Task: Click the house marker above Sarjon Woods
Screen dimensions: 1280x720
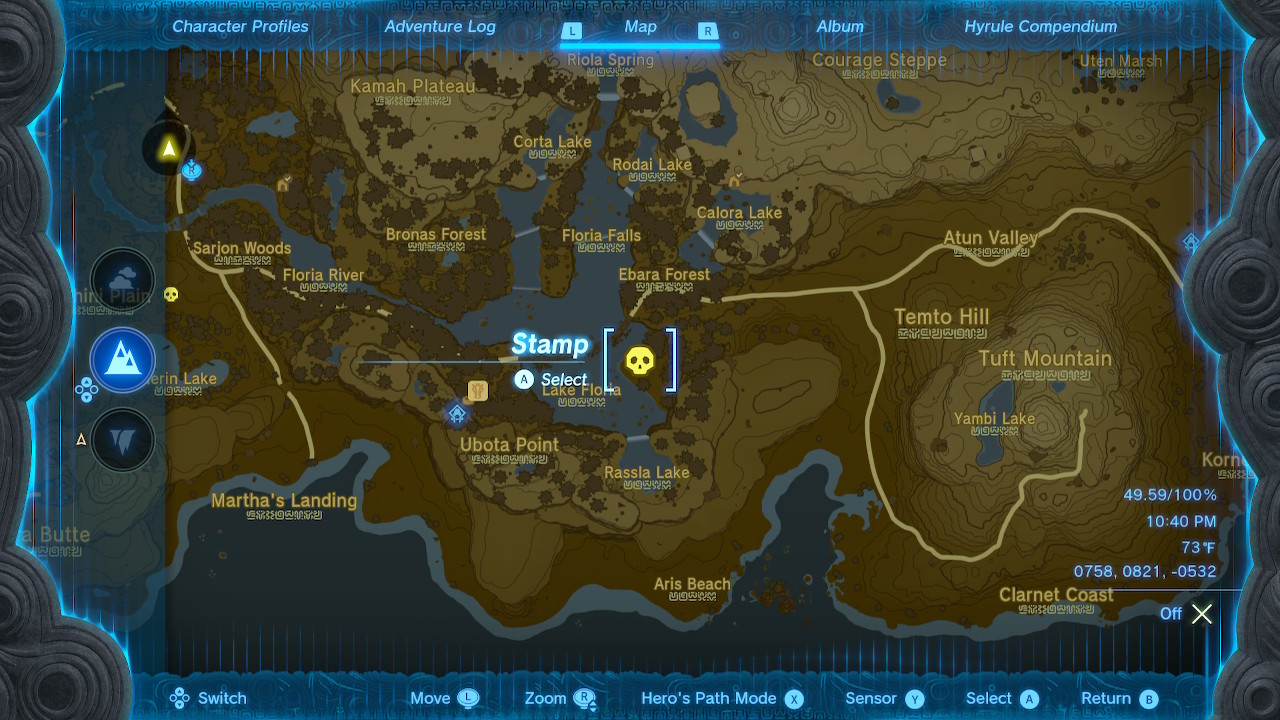Action: [x=283, y=184]
